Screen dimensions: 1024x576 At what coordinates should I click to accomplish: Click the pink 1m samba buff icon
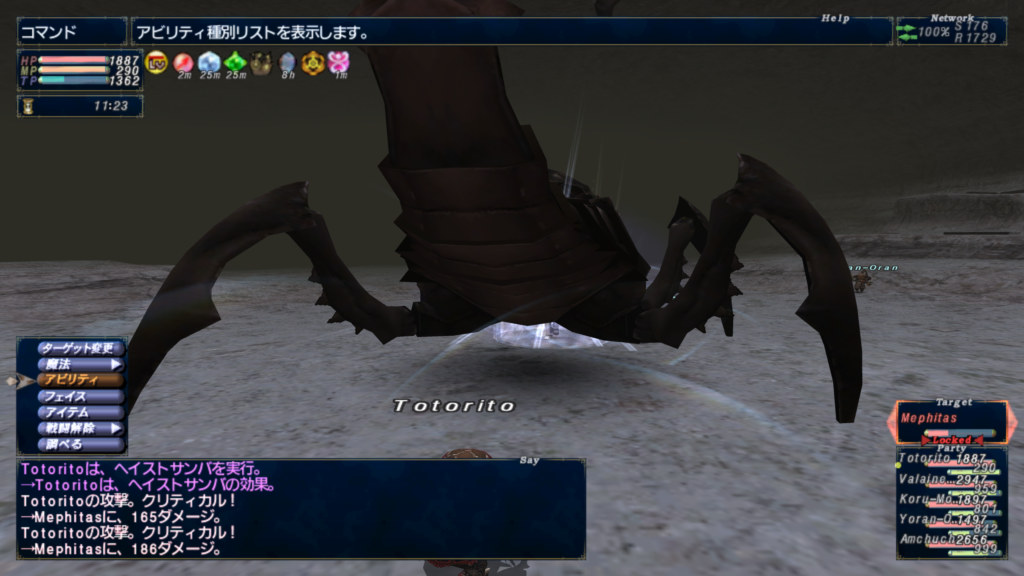tap(340, 63)
